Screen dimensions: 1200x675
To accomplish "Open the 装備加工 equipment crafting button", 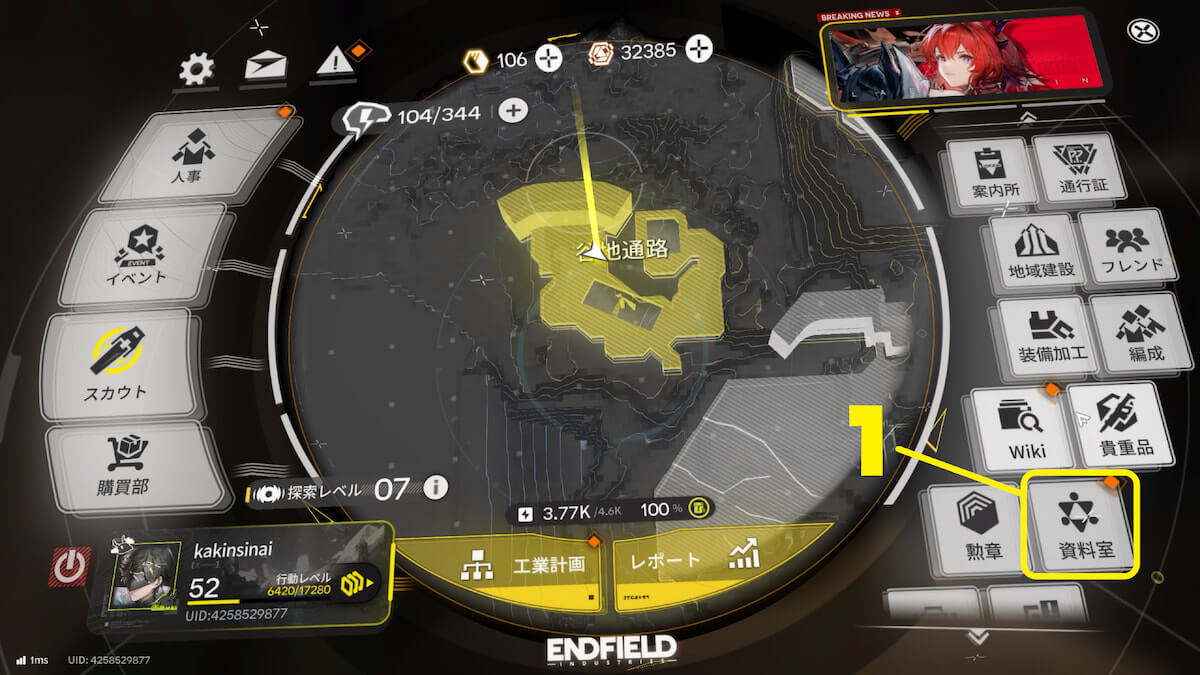I will [1042, 333].
